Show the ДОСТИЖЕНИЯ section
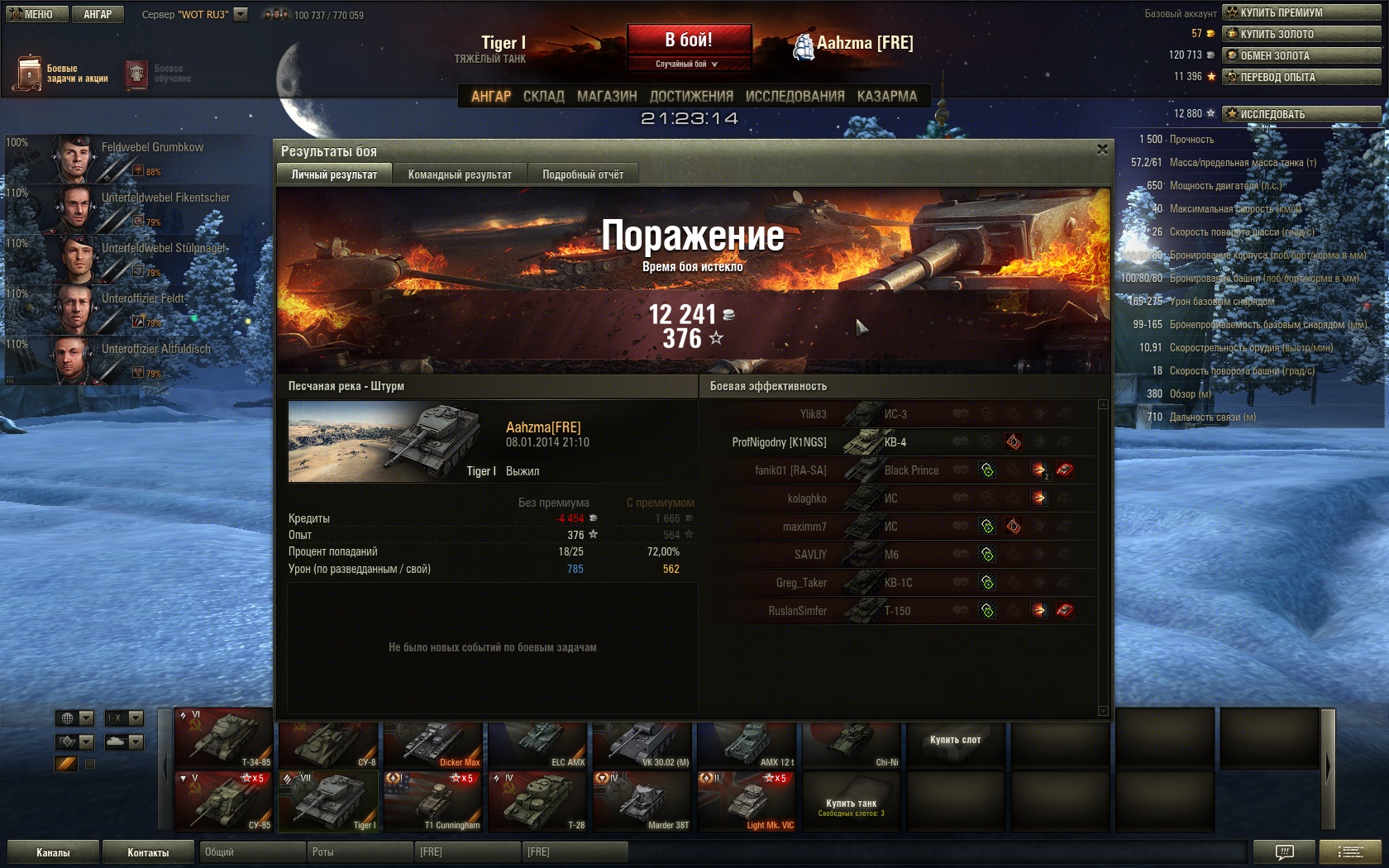 pyautogui.click(x=691, y=96)
